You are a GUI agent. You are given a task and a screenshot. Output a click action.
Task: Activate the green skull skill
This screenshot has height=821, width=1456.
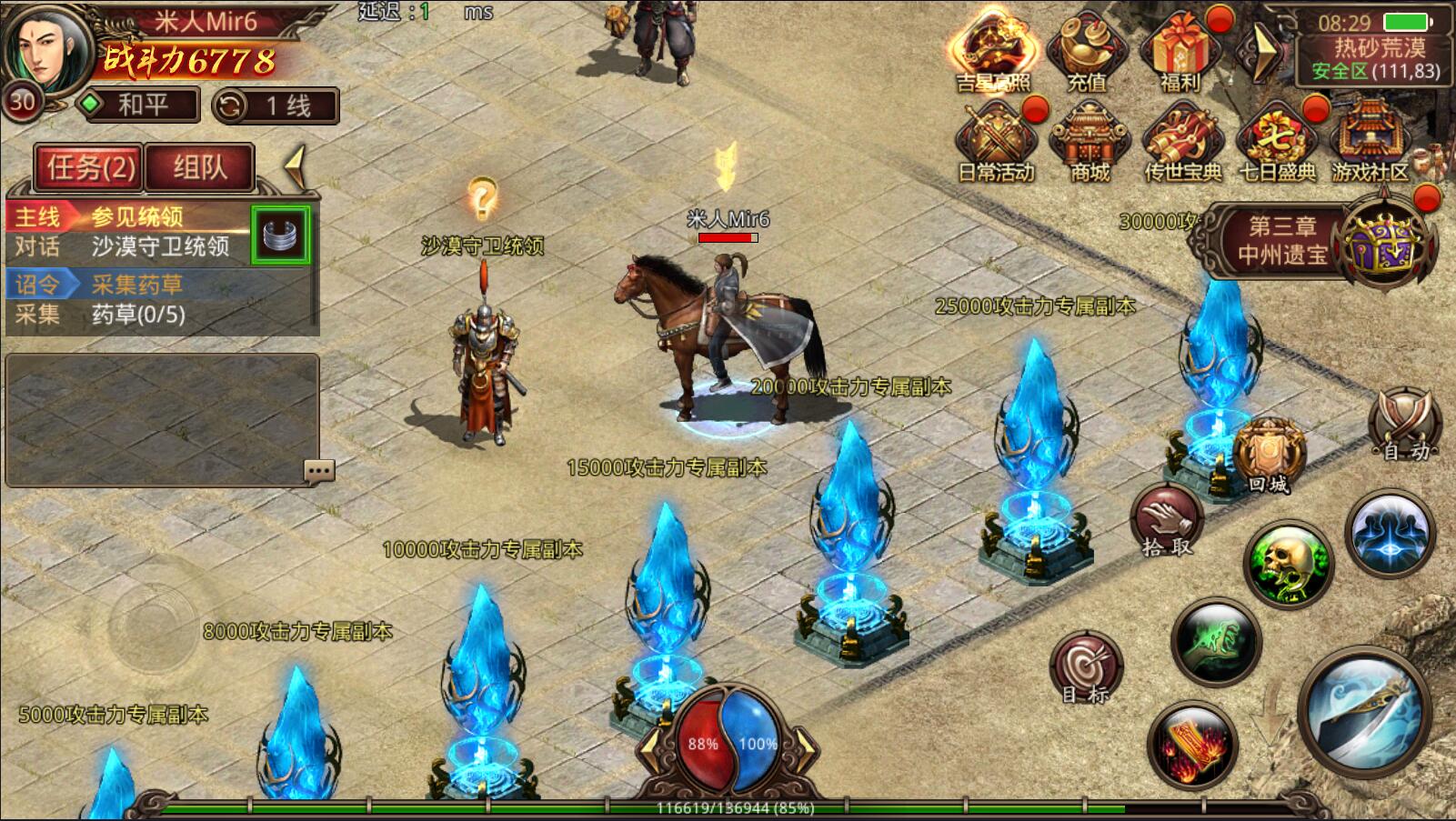1287,562
